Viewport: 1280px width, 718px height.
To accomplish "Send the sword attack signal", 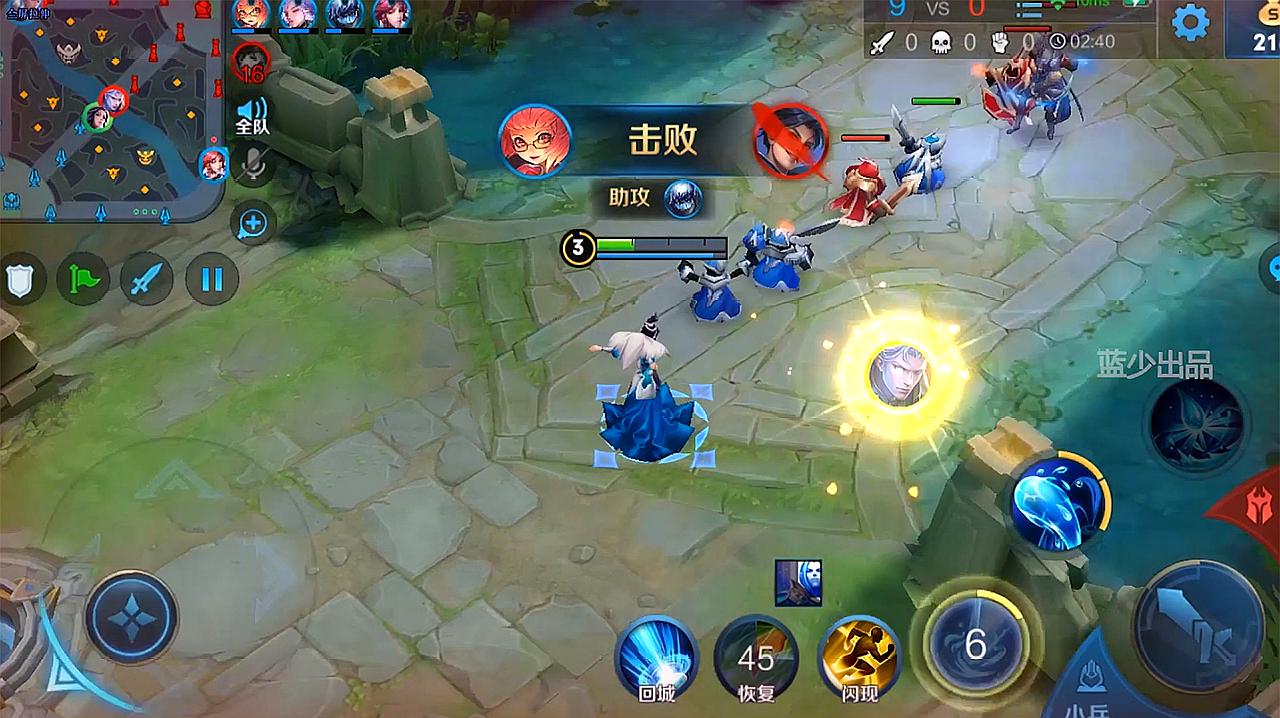I will (147, 278).
